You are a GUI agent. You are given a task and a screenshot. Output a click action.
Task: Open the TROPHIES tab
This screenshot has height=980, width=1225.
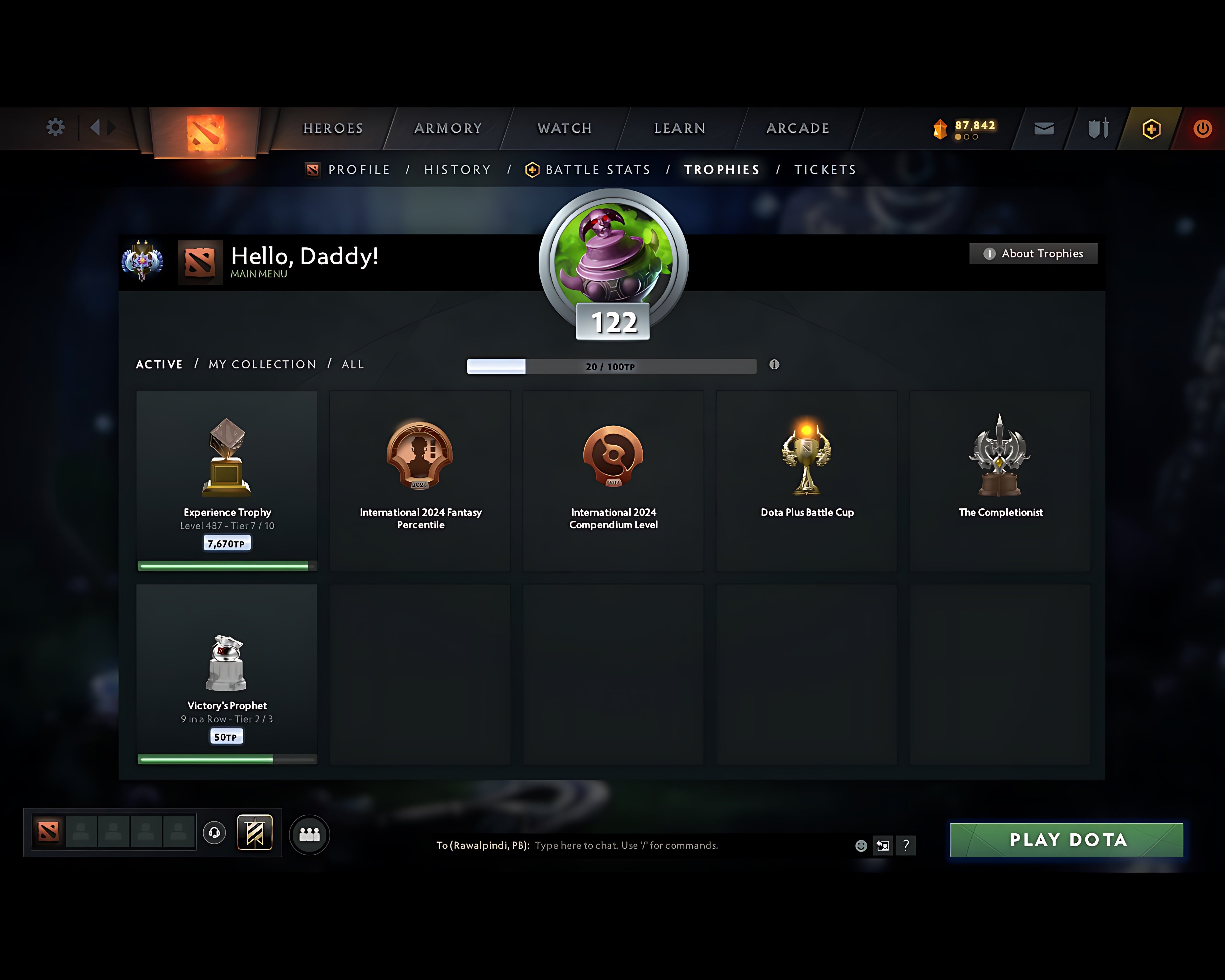(722, 169)
